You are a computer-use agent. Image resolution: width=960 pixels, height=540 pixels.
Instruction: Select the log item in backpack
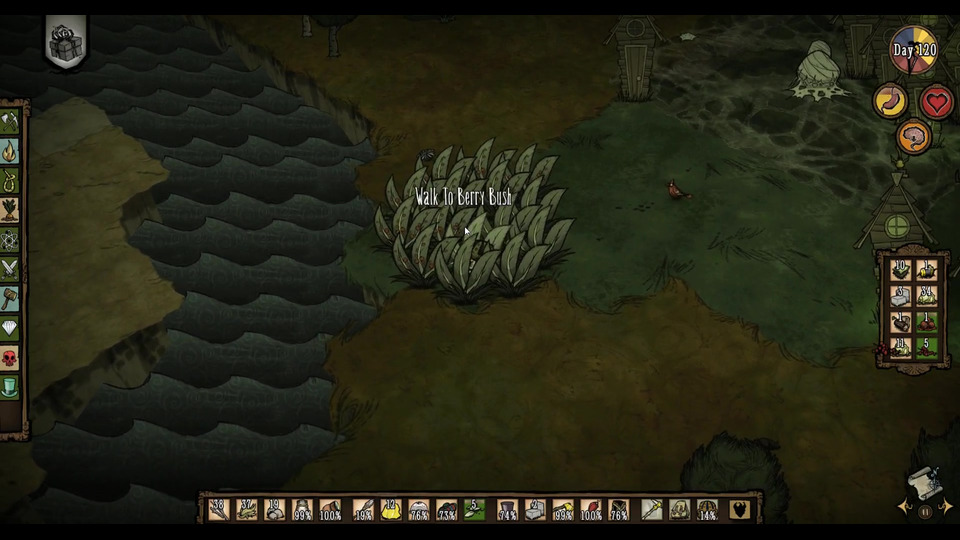900,323
